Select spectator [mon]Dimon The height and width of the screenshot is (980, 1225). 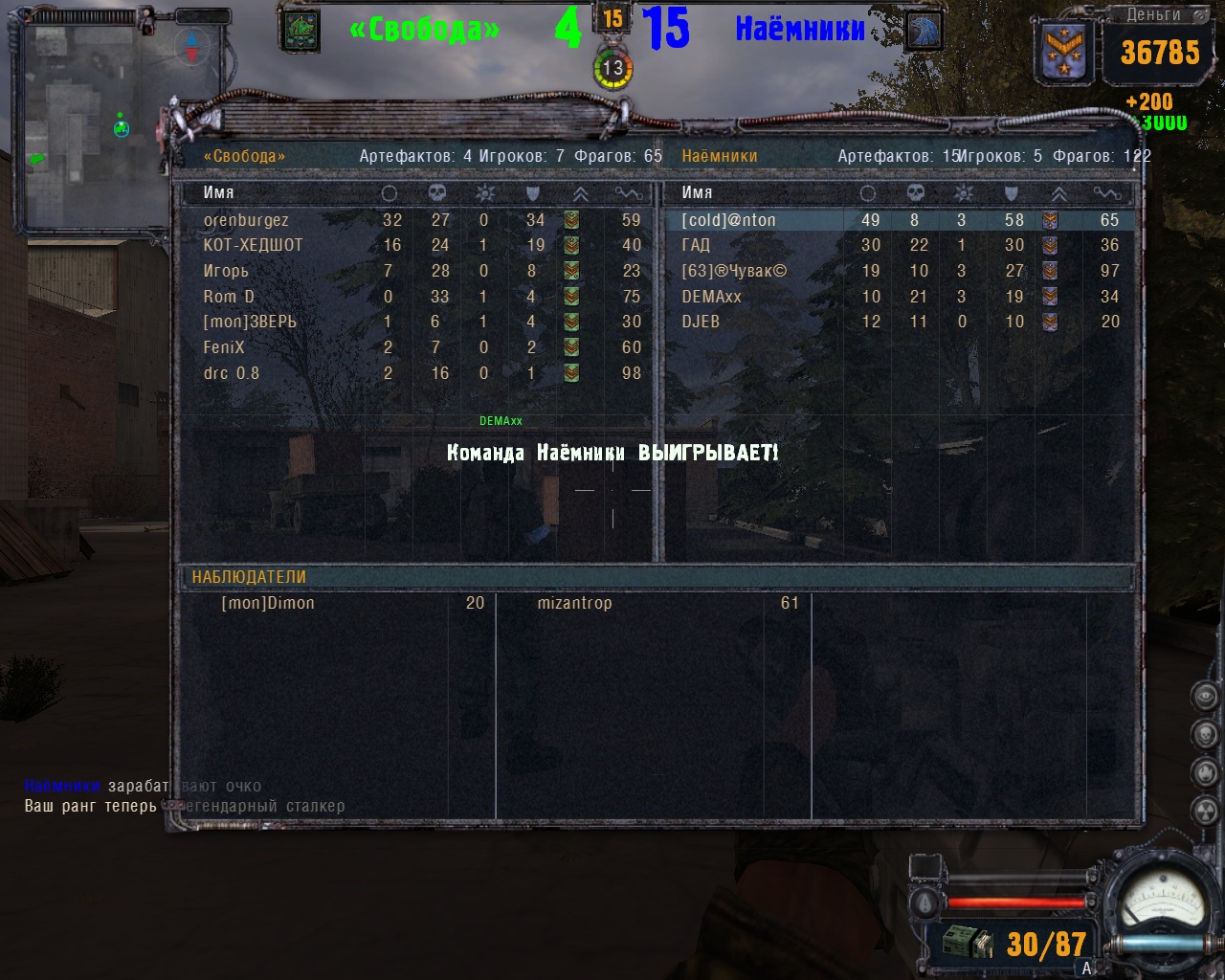coord(268,603)
